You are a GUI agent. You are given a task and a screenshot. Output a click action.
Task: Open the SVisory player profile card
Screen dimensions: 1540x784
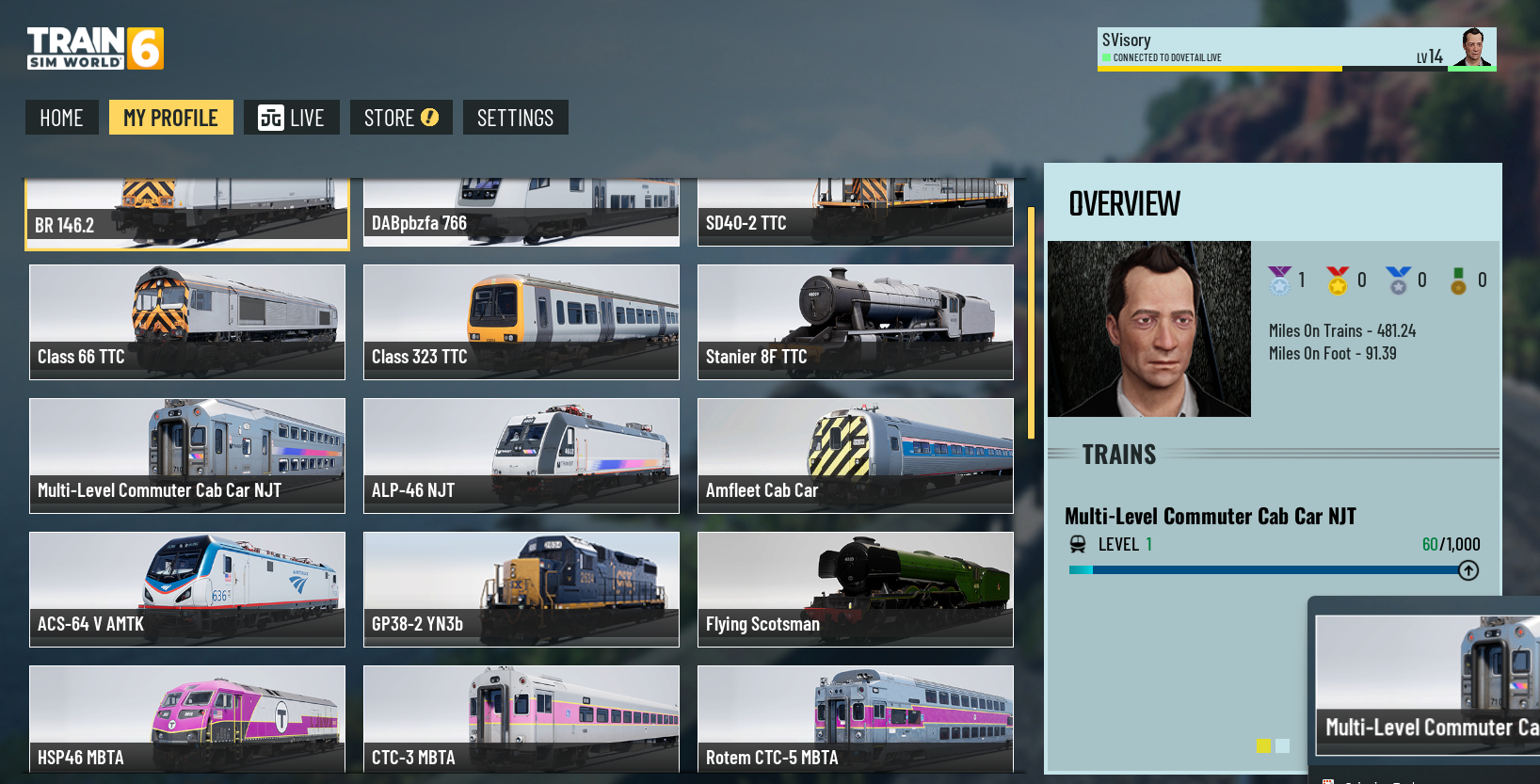(x=1295, y=48)
